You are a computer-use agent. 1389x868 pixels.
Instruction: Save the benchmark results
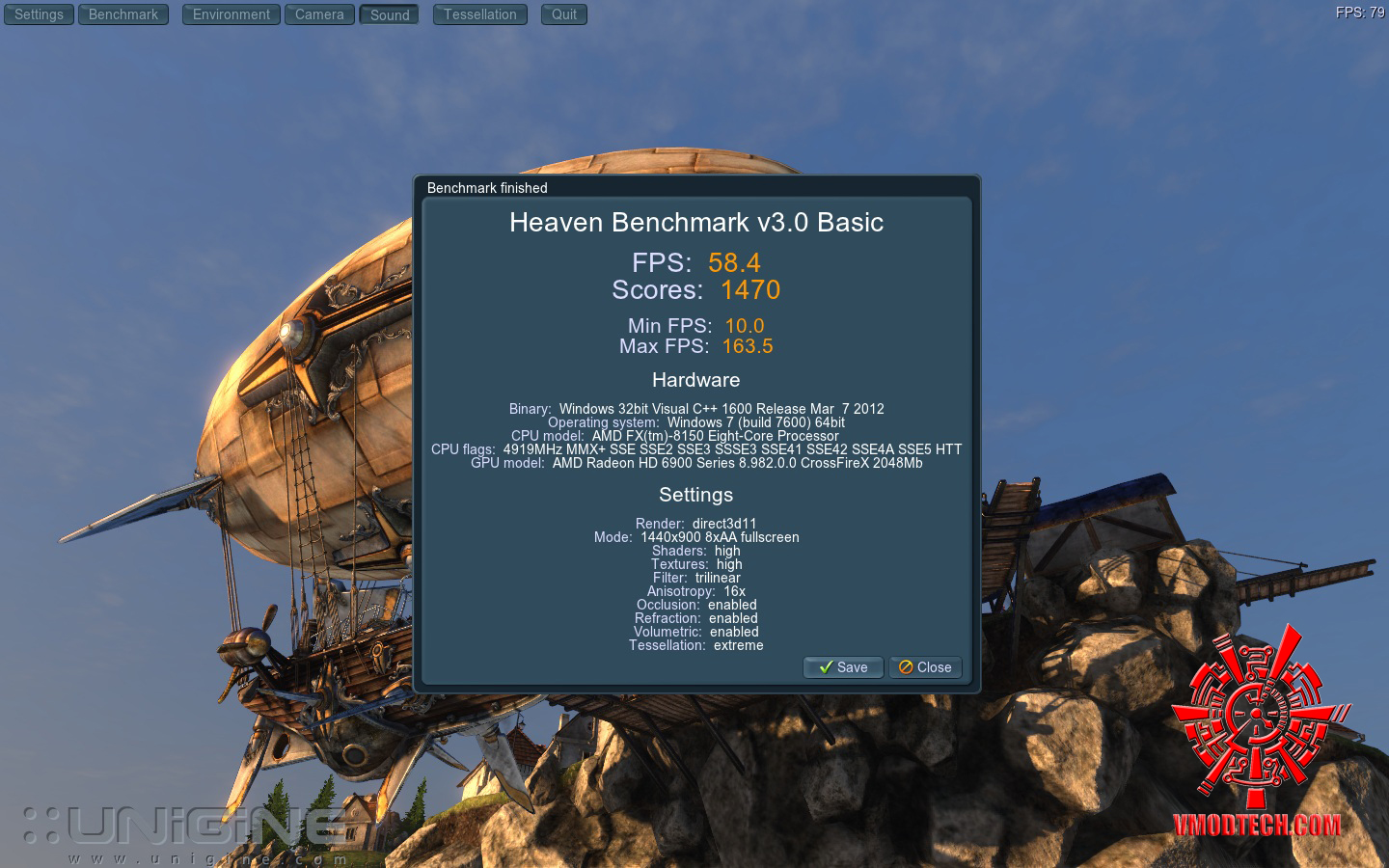click(843, 667)
